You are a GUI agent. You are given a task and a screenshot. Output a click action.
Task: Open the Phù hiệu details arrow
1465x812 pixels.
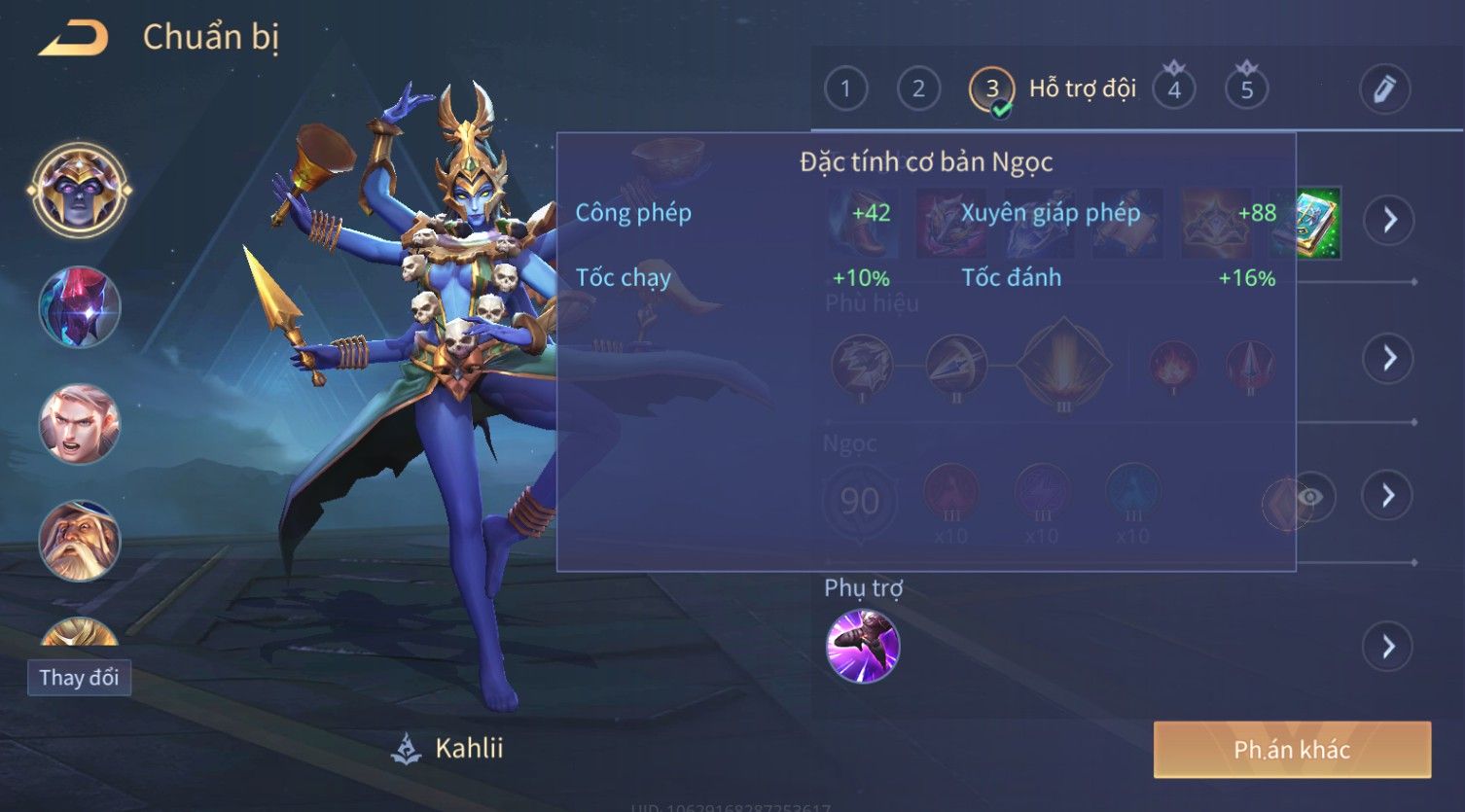[x=1389, y=358]
